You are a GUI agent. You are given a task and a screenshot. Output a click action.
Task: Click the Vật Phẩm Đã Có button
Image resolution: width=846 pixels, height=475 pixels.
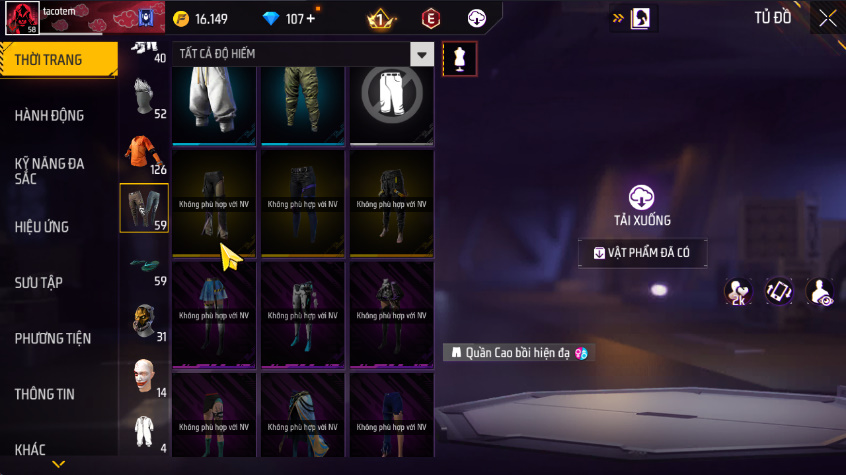click(x=642, y=253)
